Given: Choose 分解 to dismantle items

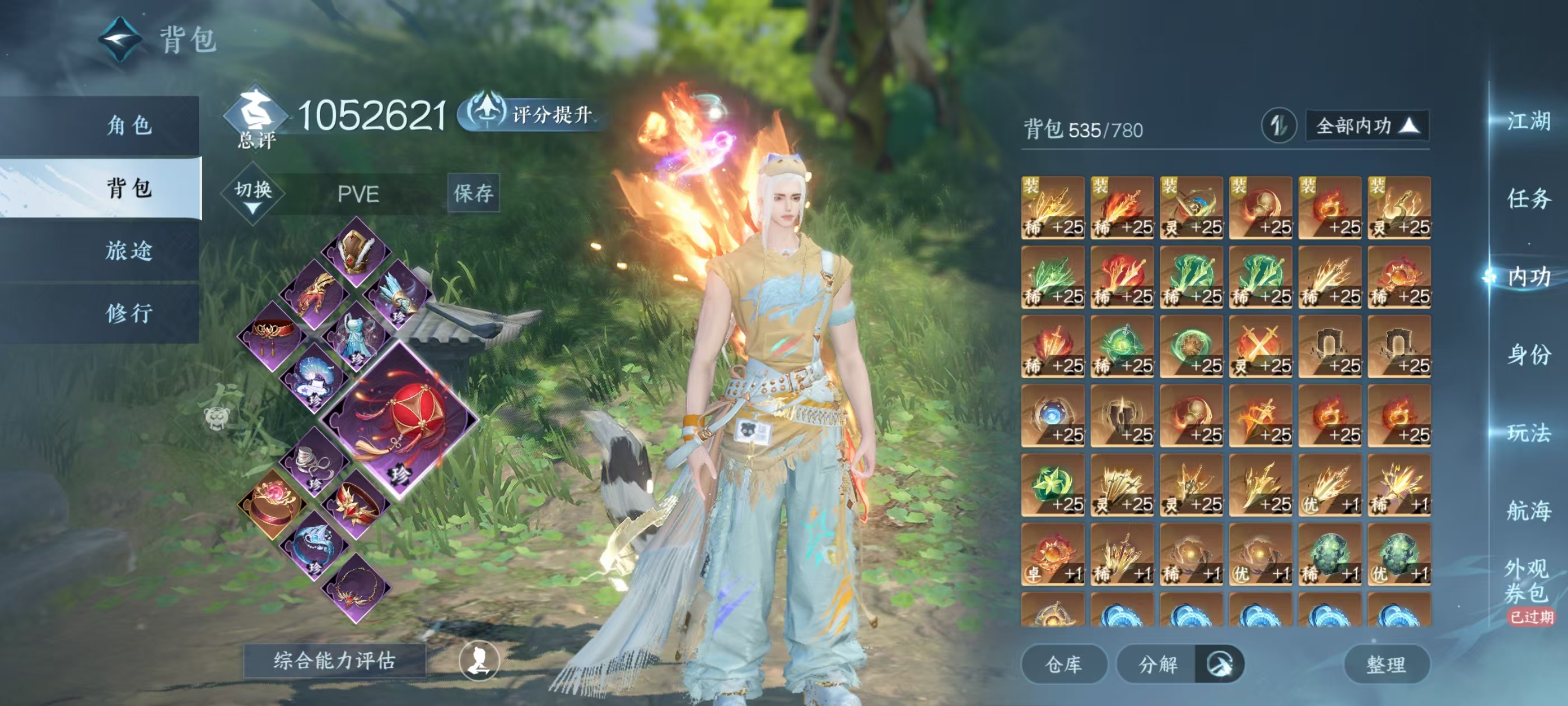Looking at the screenshot, I should (x=1158, y=664).
